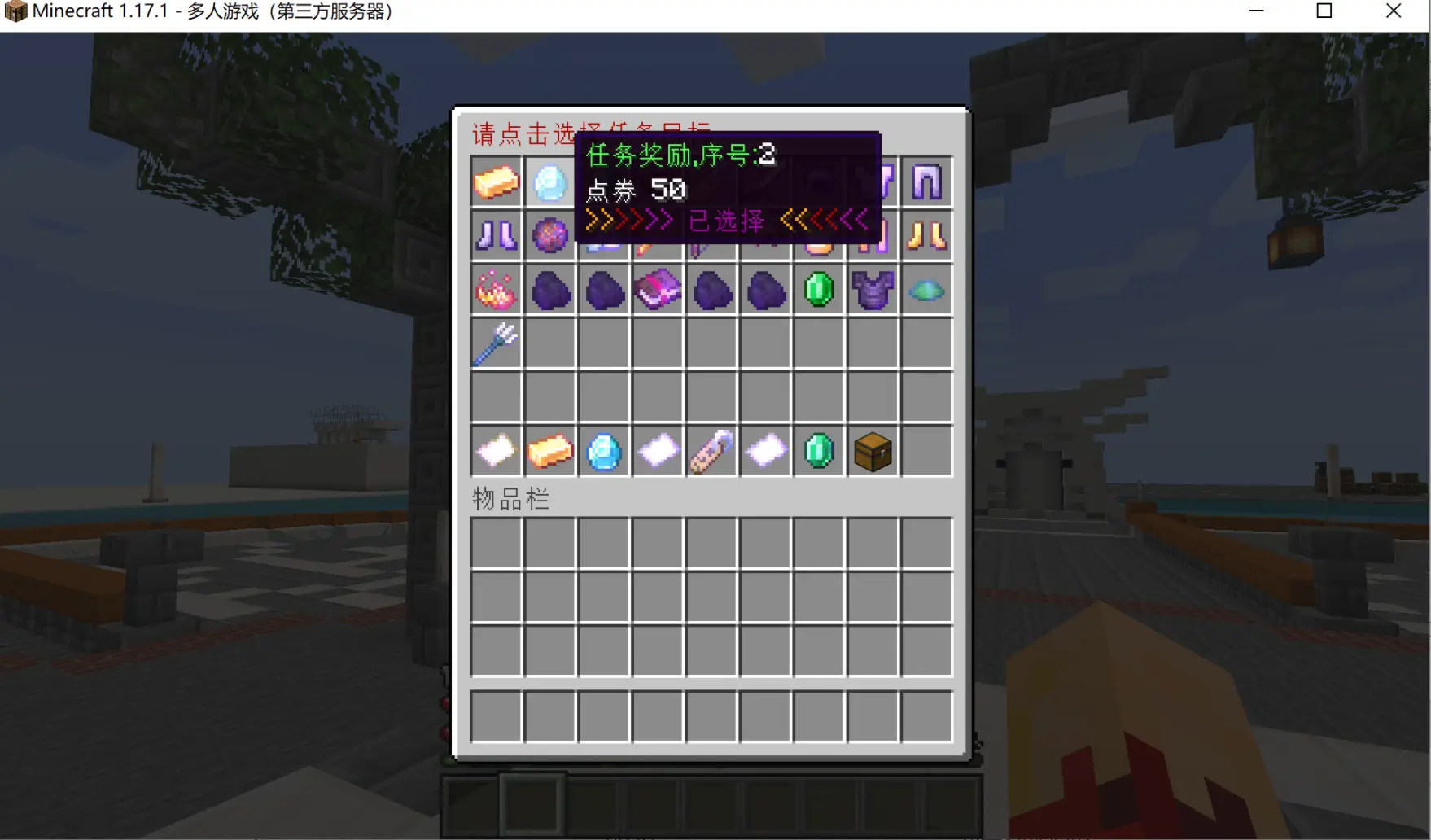Image resolution: width=1431 pixels, height=840 pixels.
Task: Select the golden boots reward
Action: [x=927, y=236]
